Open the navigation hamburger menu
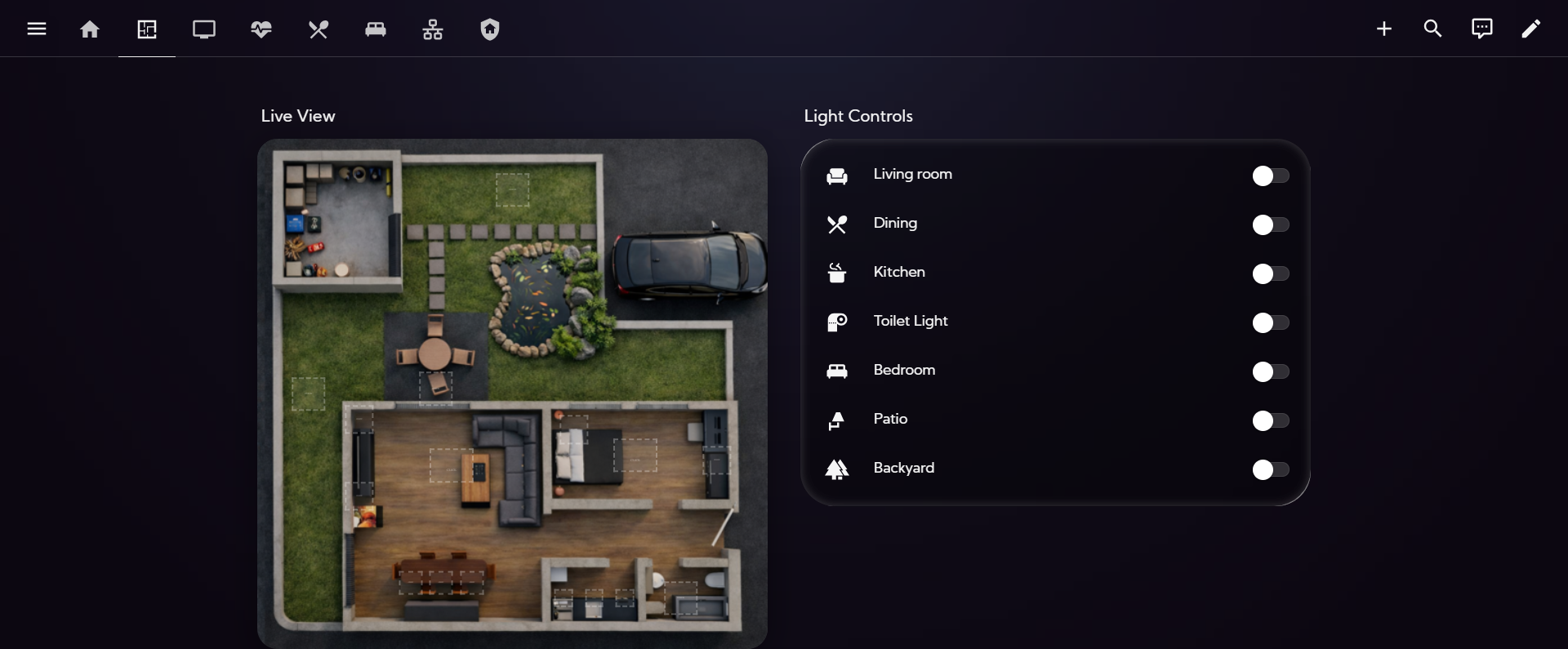The height and width of the screenshot is (649, 1568). click(37, 29)
